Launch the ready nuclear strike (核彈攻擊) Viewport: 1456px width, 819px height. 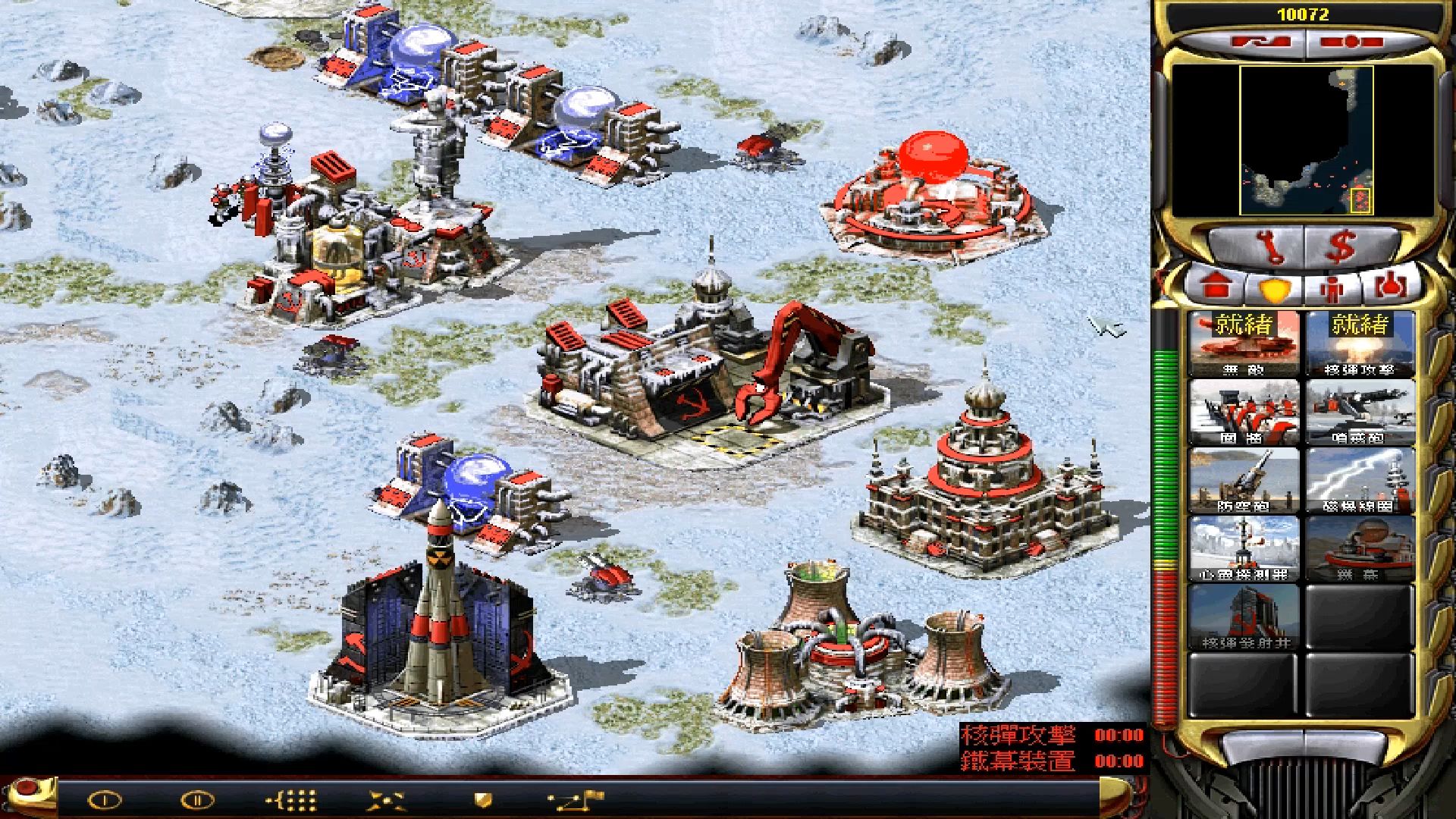(1360, 345)
